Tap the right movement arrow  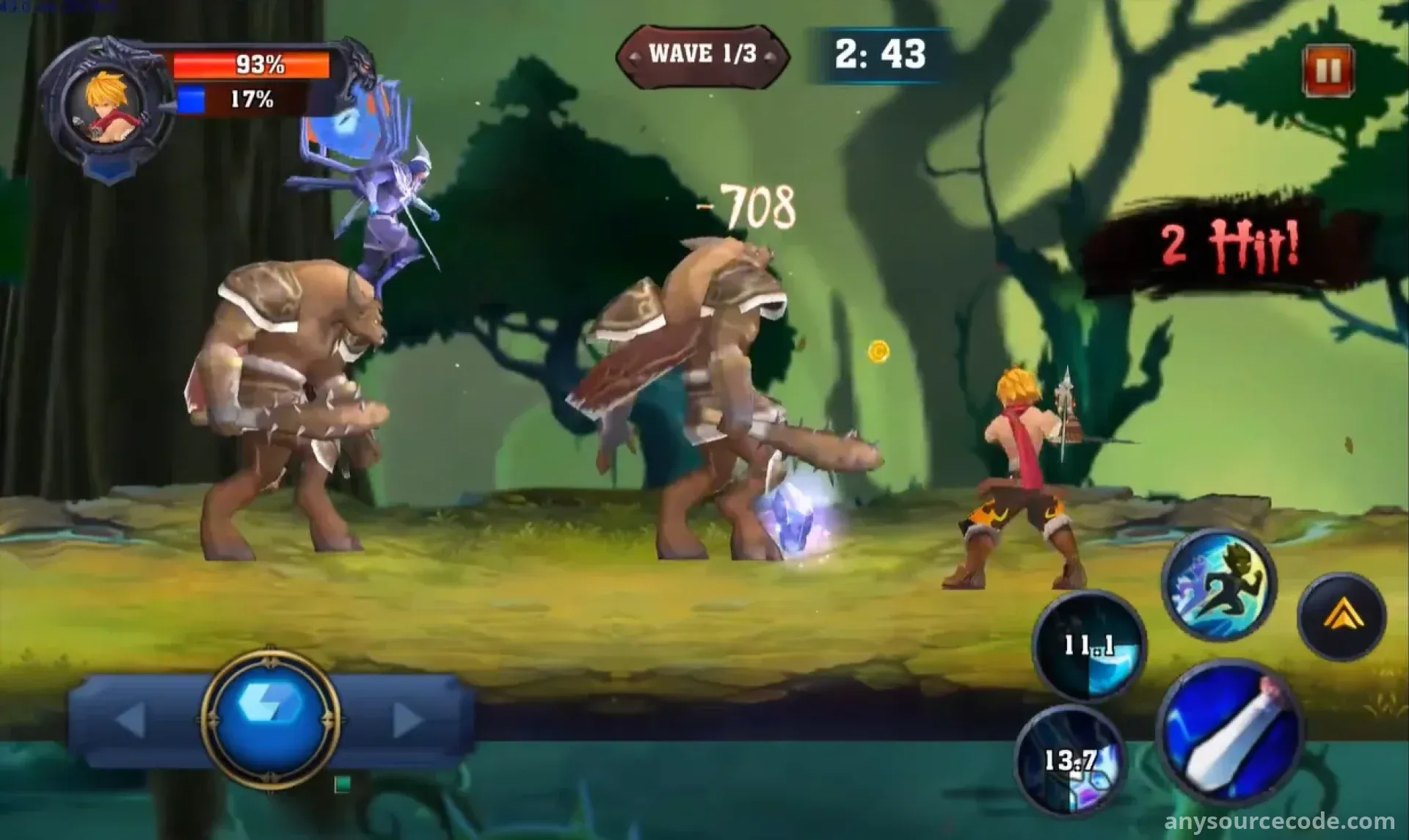(408, 719)
